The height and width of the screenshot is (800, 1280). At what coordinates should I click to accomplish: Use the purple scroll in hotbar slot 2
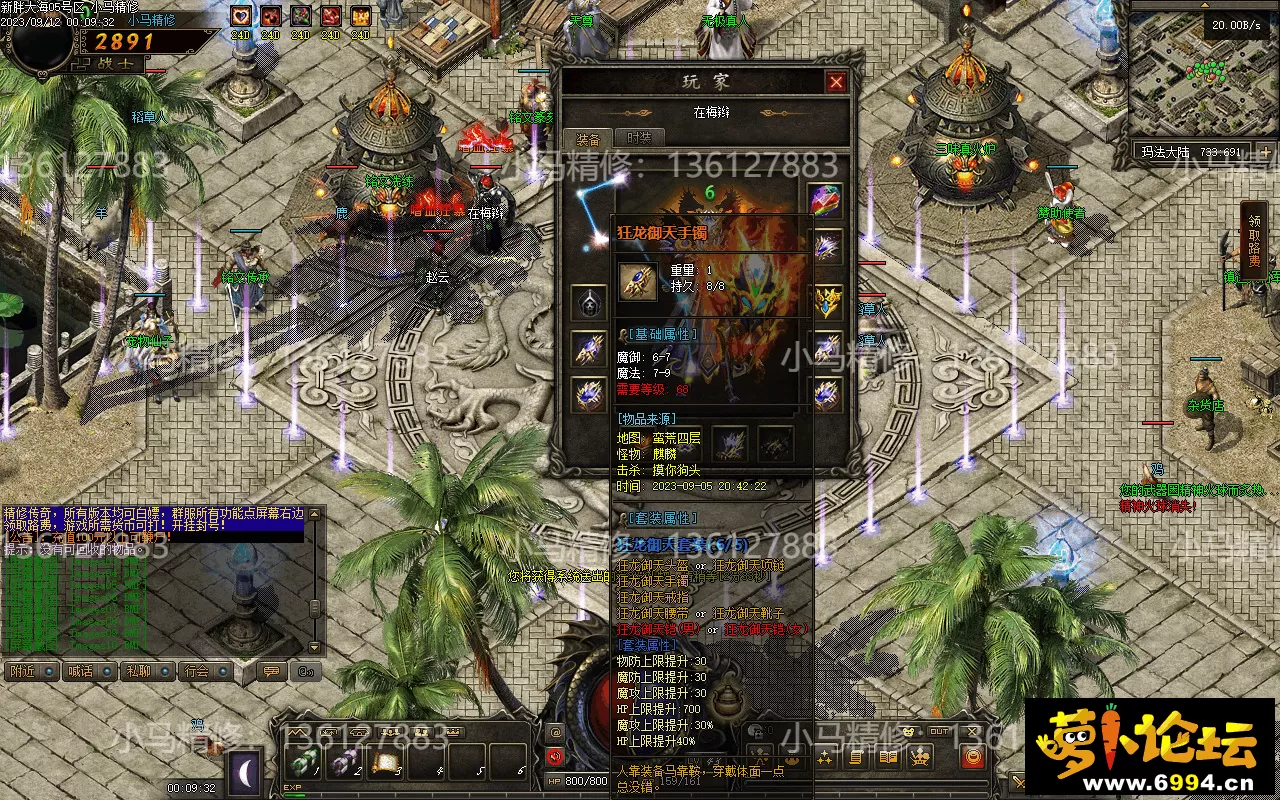344,764
